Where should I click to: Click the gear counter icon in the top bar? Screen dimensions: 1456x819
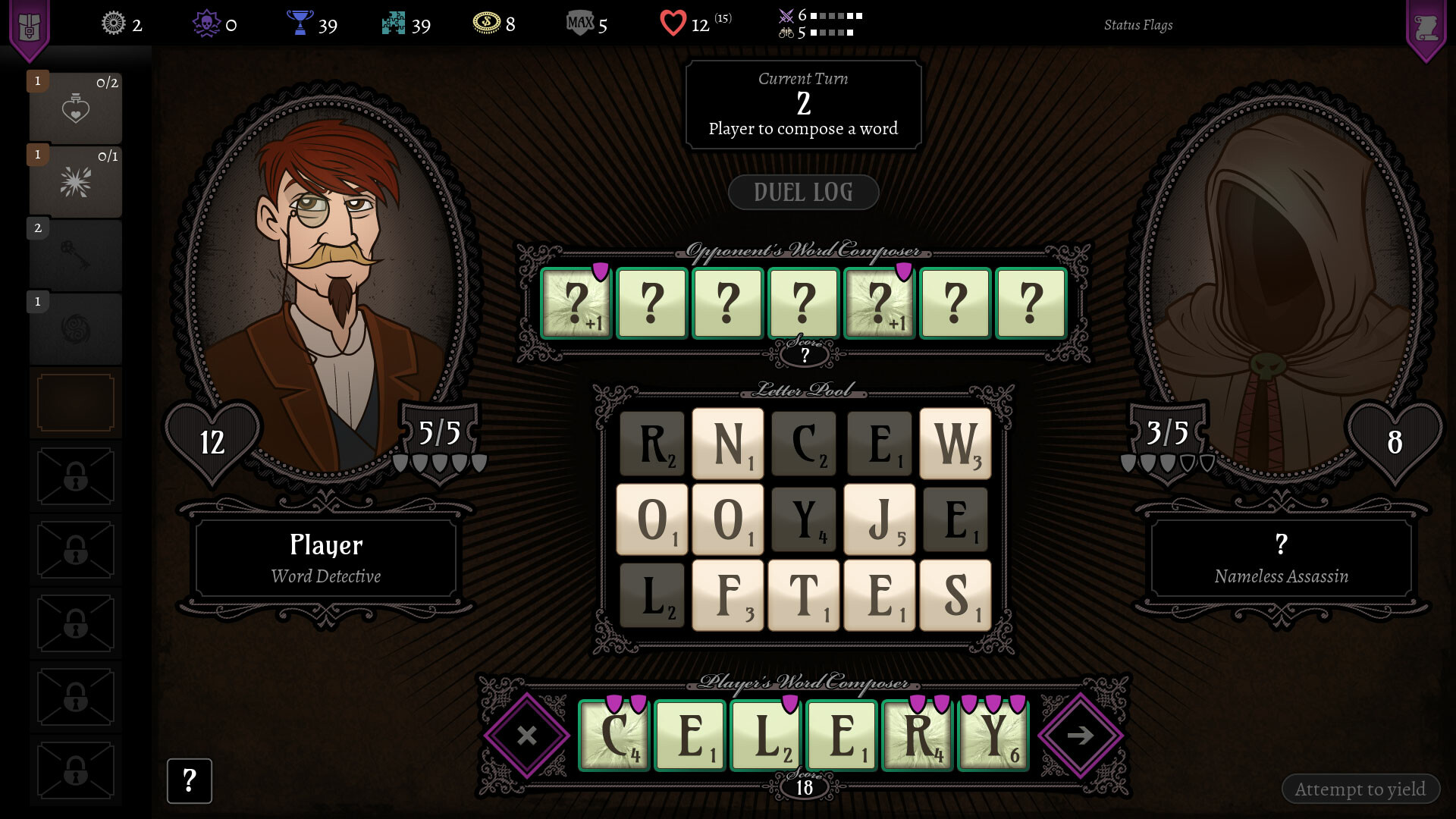pyautogui.click(x=112, y=24)
